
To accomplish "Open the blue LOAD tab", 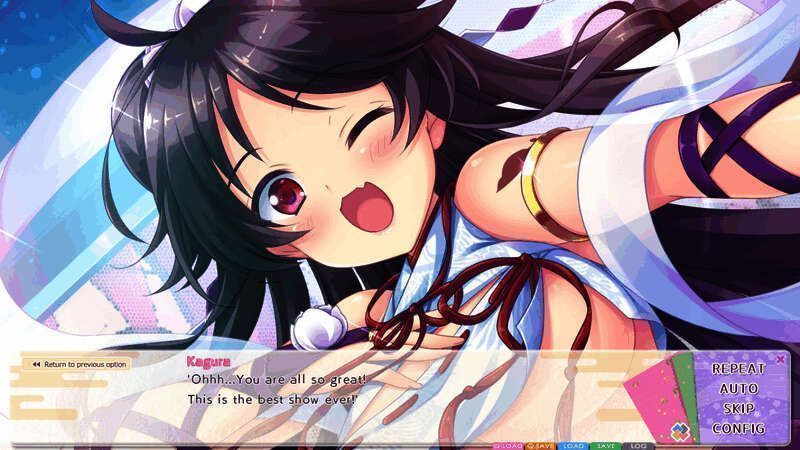I will click(574, 445).
